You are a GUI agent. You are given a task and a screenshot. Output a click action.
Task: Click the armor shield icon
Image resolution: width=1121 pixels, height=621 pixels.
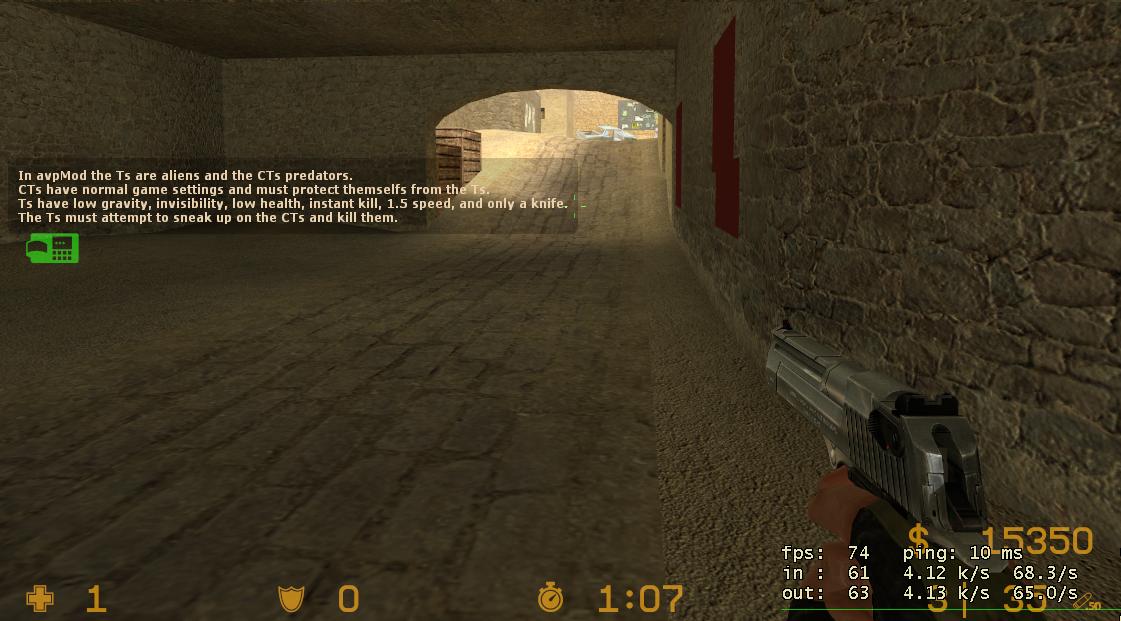[x=290, y=599]
